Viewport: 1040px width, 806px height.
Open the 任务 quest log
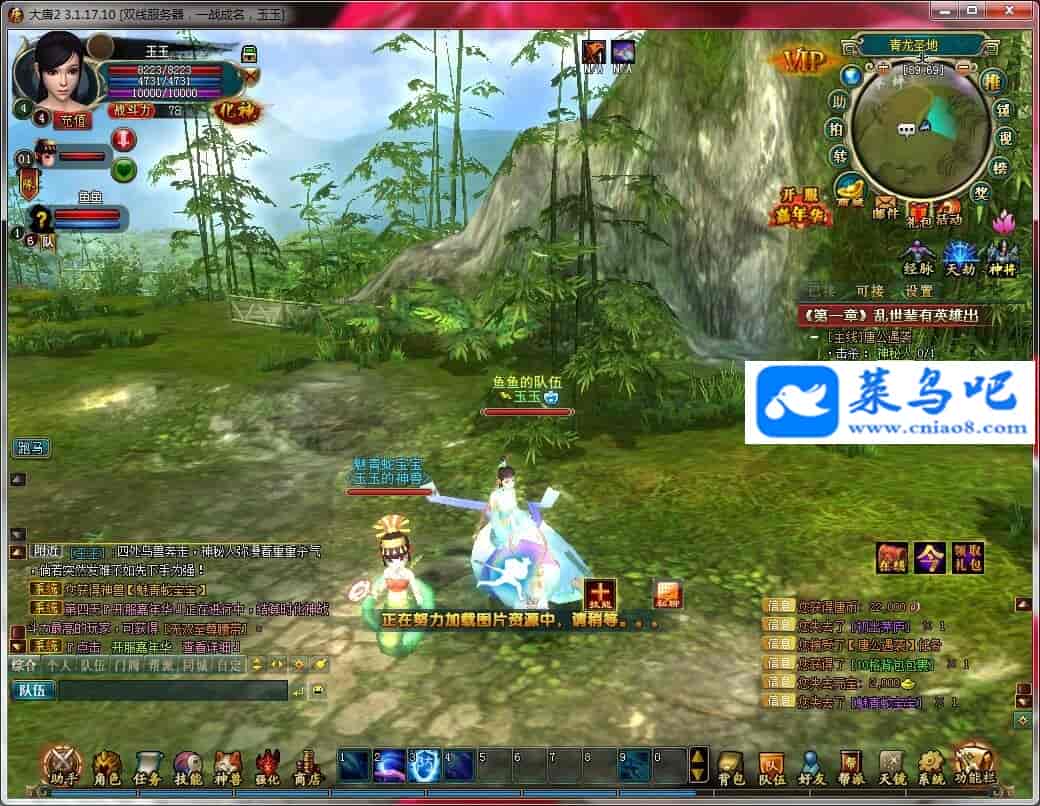point(148,765)
